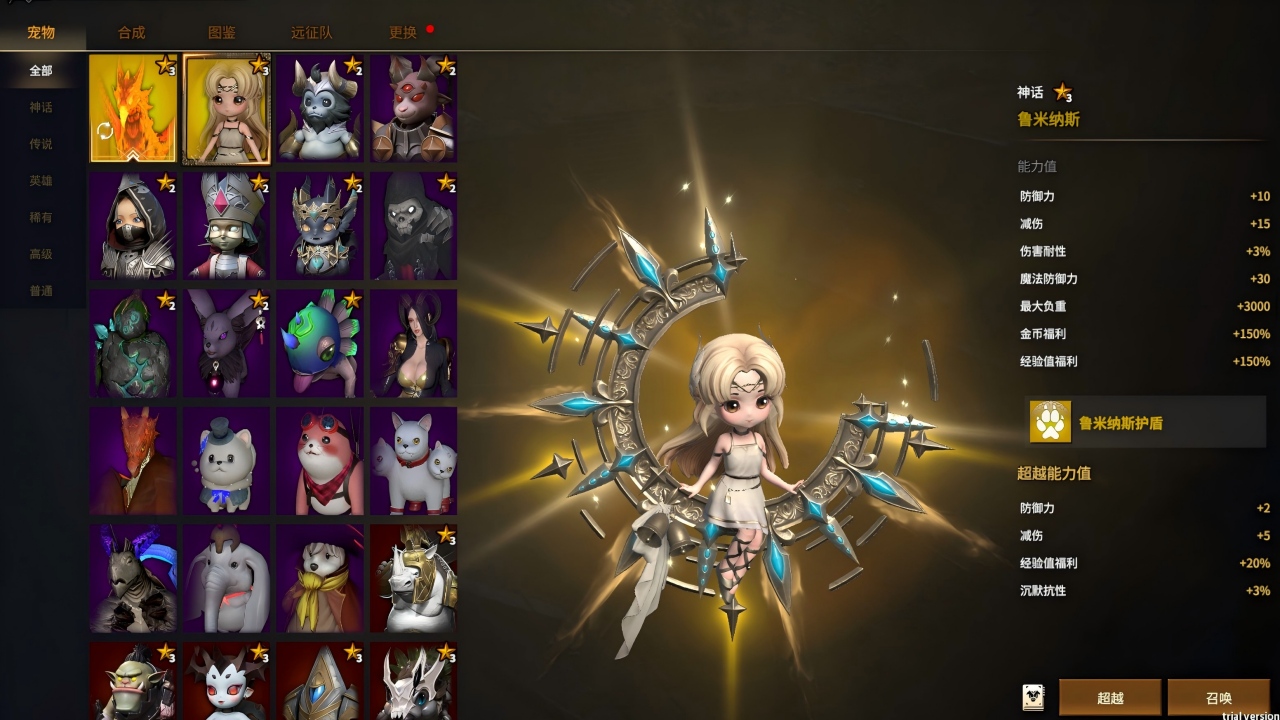Filter pets by 神话 rarity
The width and height of the screenshot is (1280, 720).
tap(41, 107)
